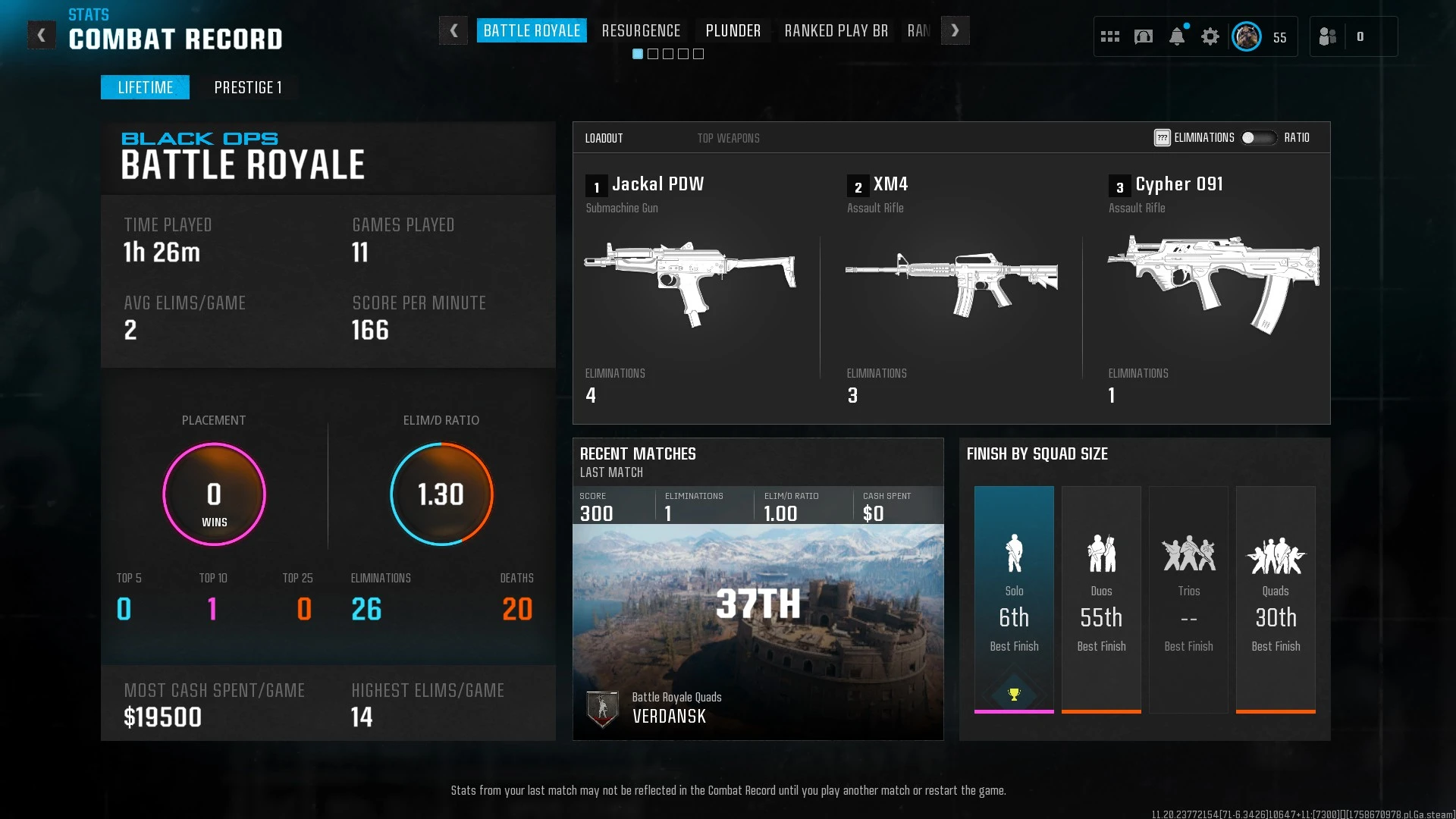Open the Loadout weapons view
This screenshot has width=1456, height=819.
(x=604, y=138)
